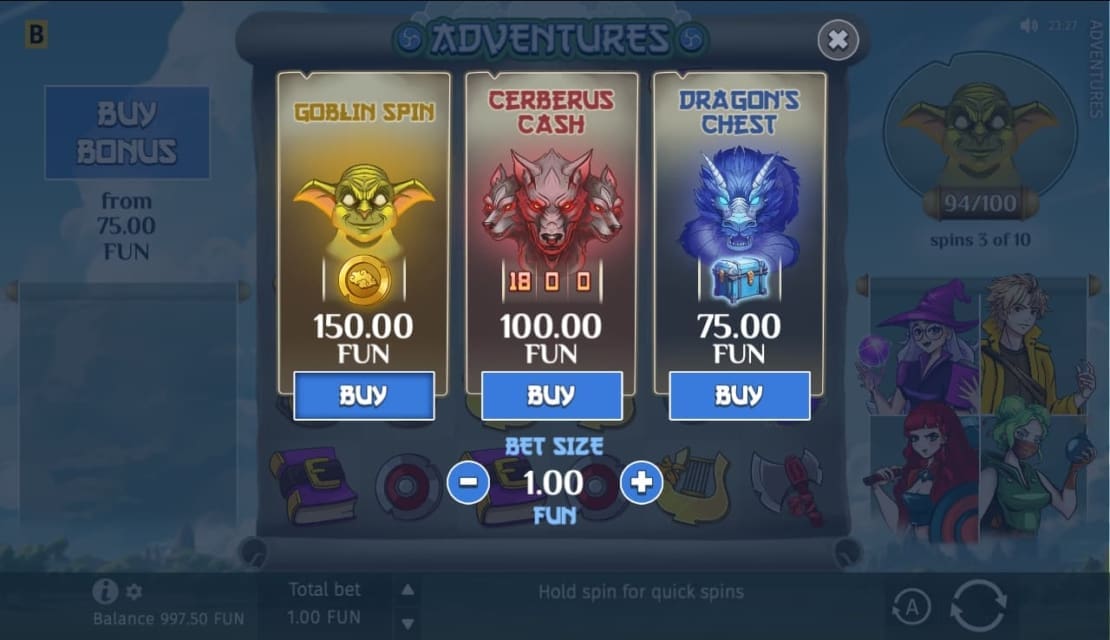This screenshot has width=1110, height=640.
Task: Raise total bet with the up arrow
Action: (x=407, y=590)
